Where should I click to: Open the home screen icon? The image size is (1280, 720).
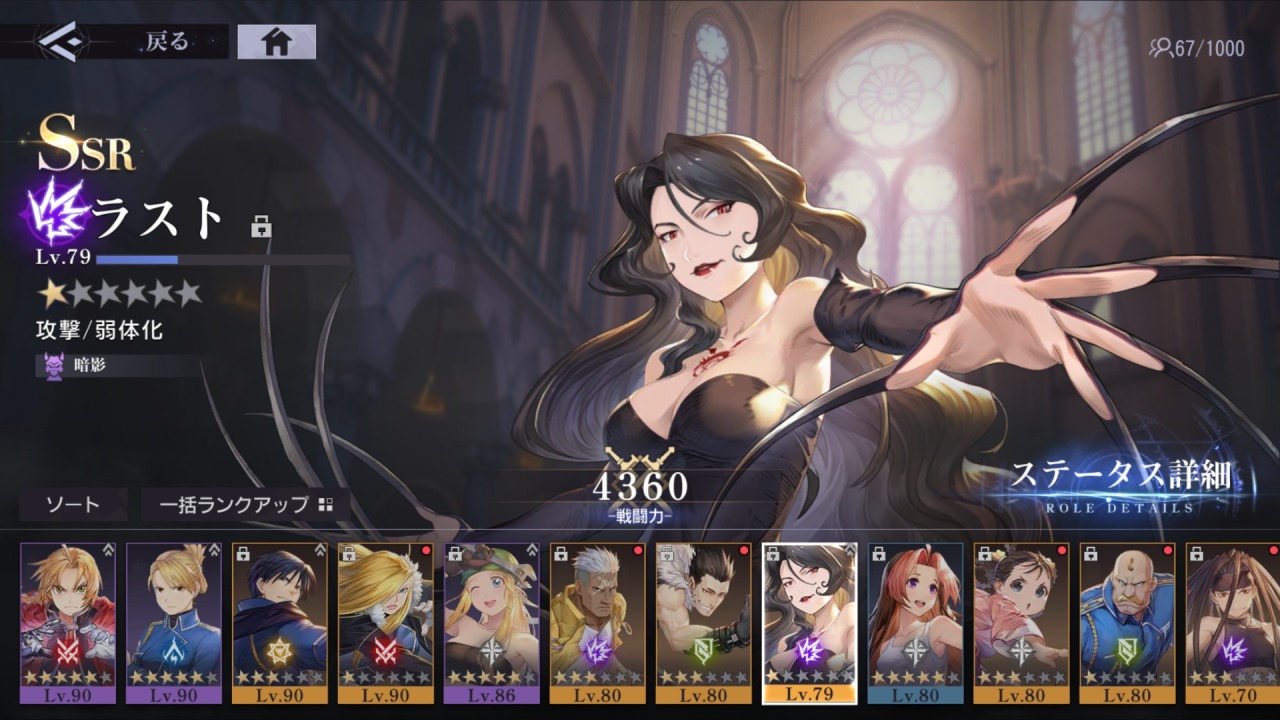click(x=276, y=42)
